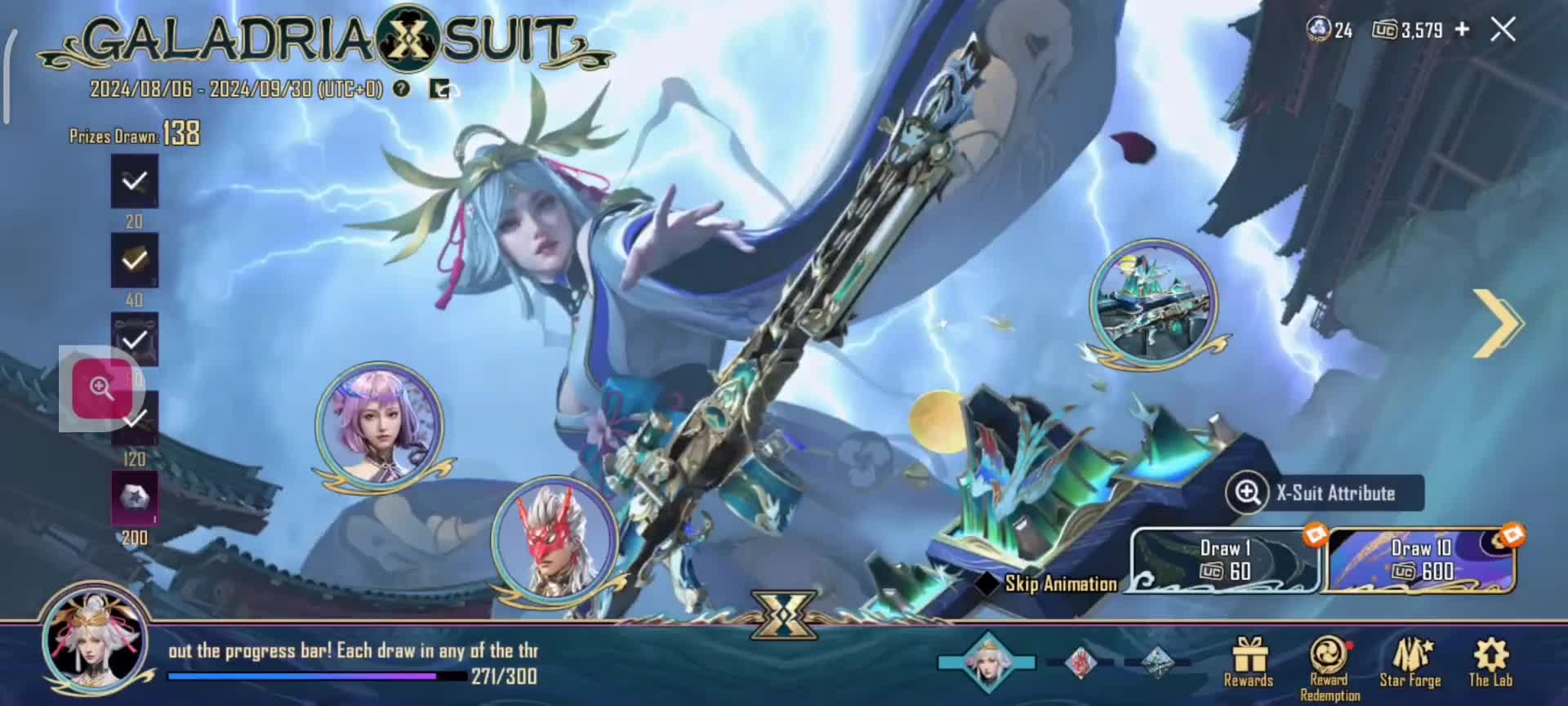Draw 10 prizes for 600 UC
Image resolution: width=1568 pixels, height=706 pixels.
click(x=1422, y=561)
